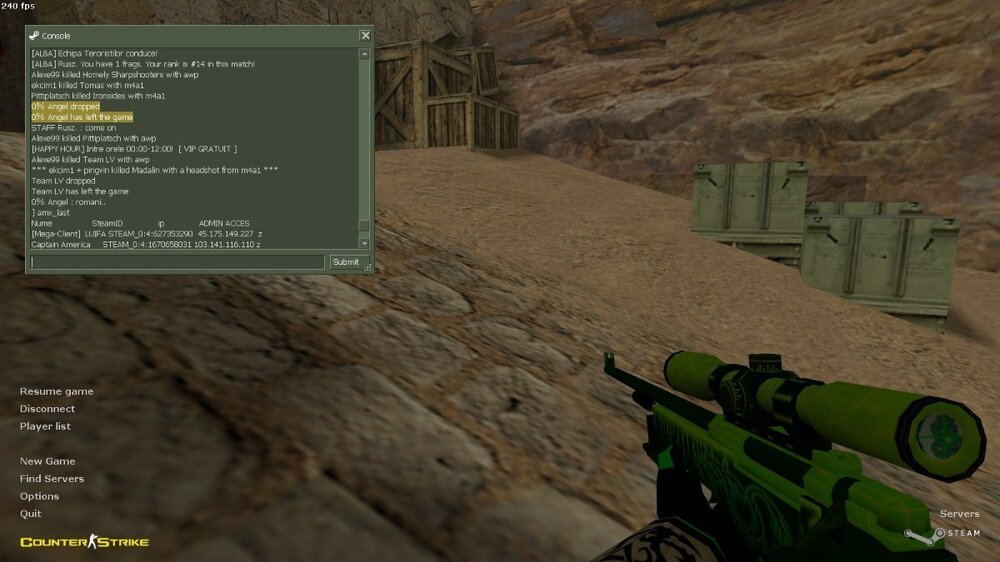Submit the console command
1000x562 pixels.
345,262
